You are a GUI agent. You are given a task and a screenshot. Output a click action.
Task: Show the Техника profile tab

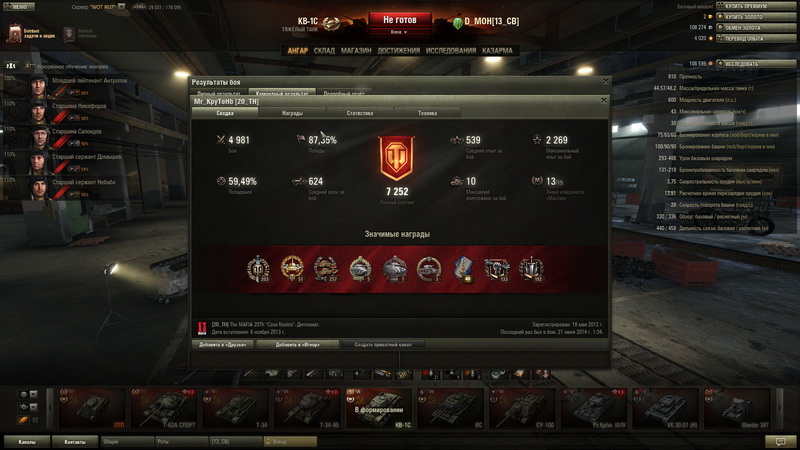point(427,113)
